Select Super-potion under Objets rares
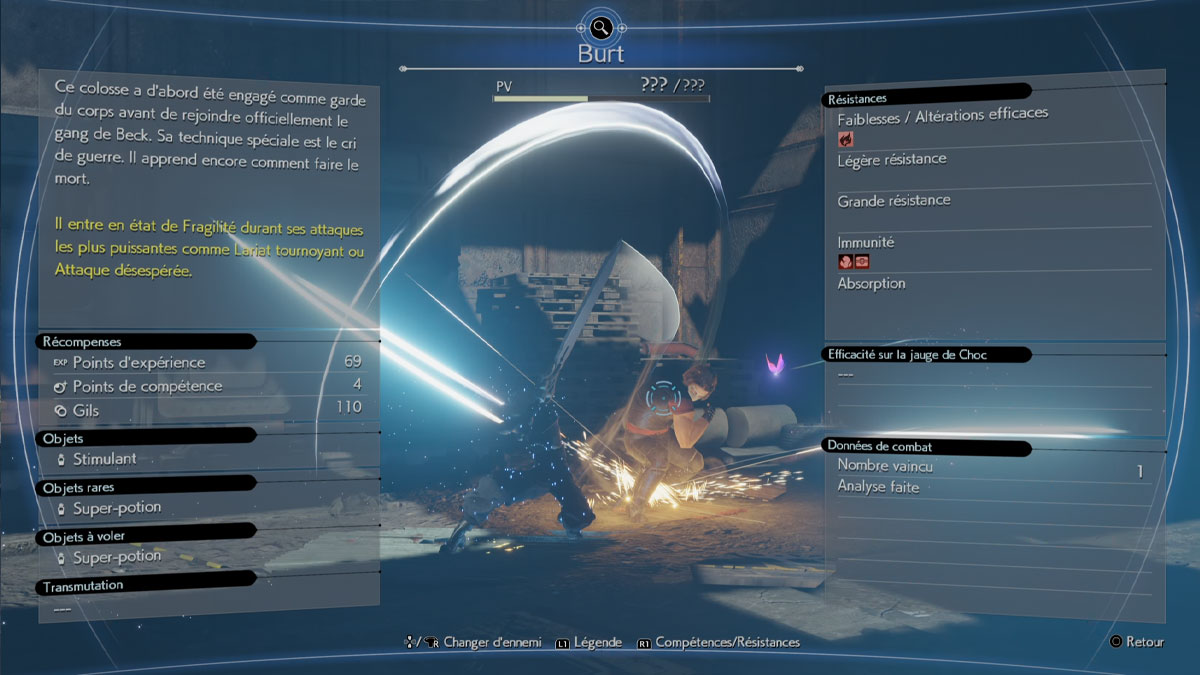The image size is (1200, 675). [x=116, y=508]
